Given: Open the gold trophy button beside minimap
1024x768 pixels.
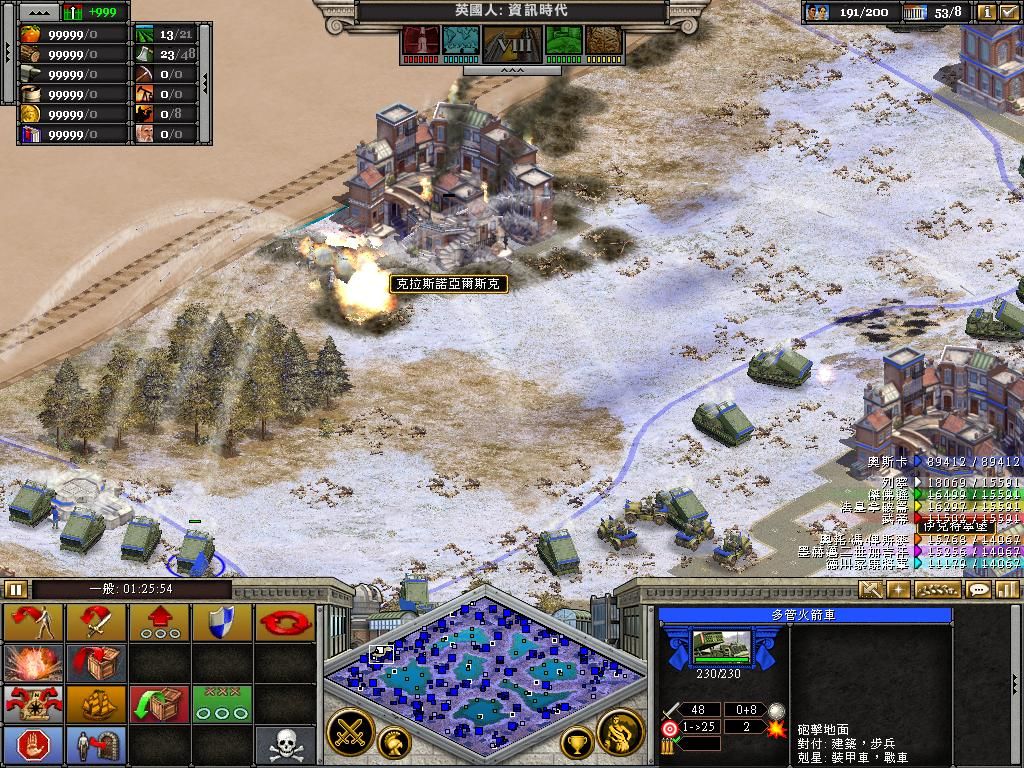Looking at the screenshot, I should click(576, 742).
